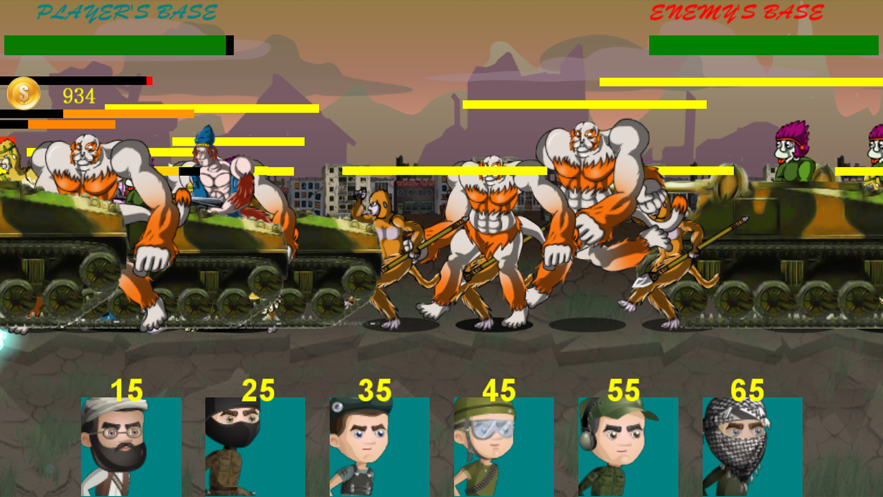The height and width of the screenshot is (497, 883).
Task: Spawn the black-masked ninja unit costing 25
Action: 255,446
